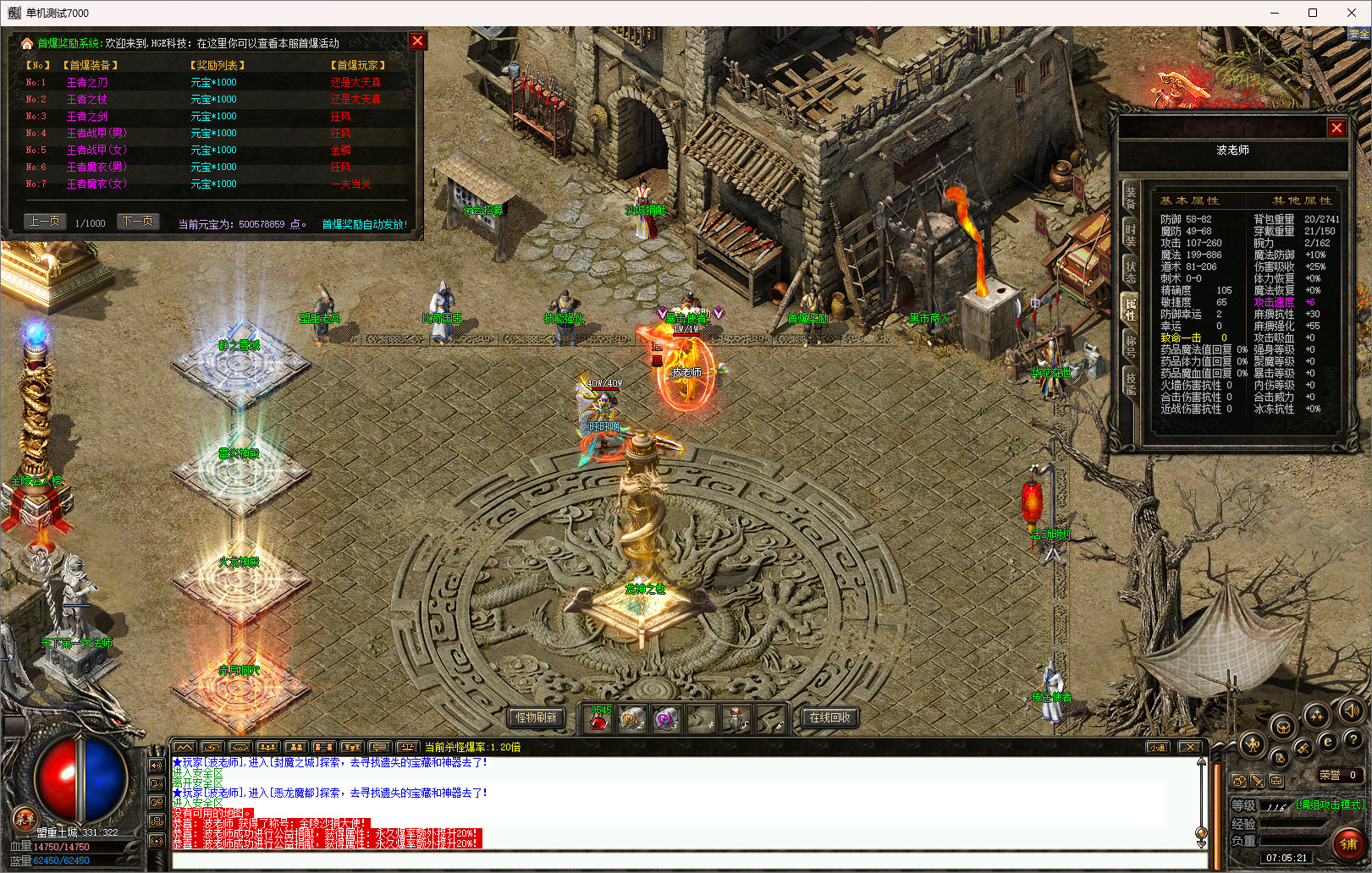Click the e-browser circular icon at bottom right
Viewport: 1372px width, 873px height.
point(1329,741)
